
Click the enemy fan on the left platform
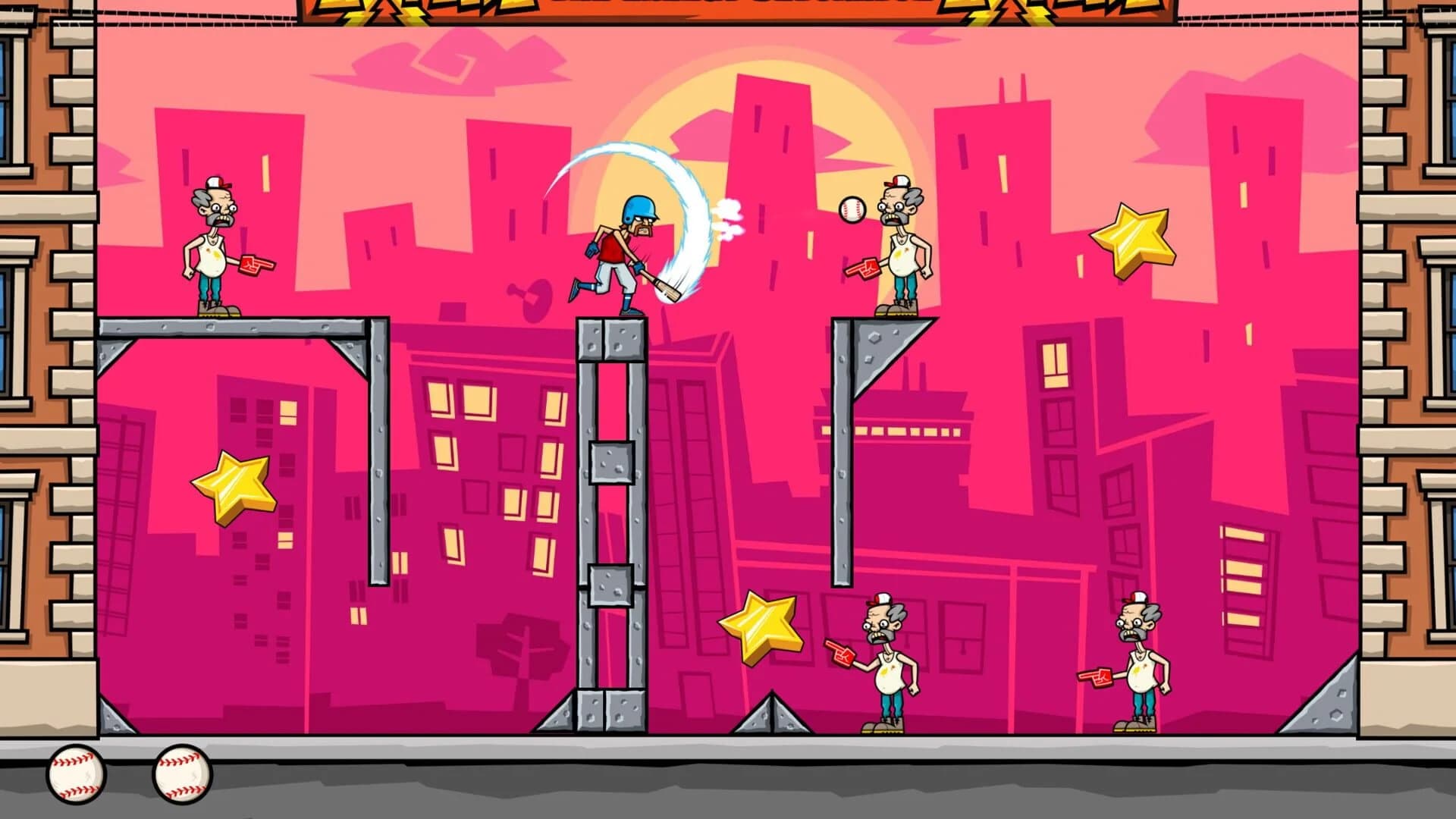click(214, 250)
